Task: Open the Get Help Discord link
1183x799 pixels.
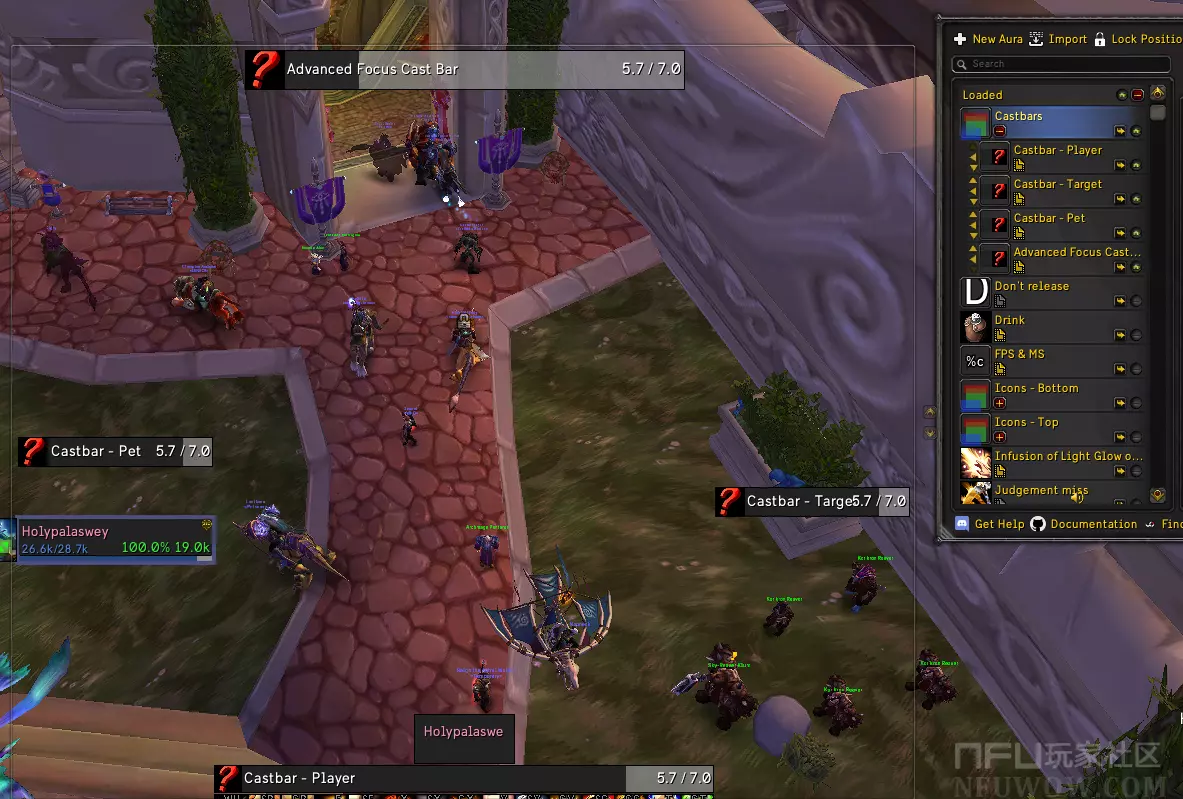Action: click(990, 524)
